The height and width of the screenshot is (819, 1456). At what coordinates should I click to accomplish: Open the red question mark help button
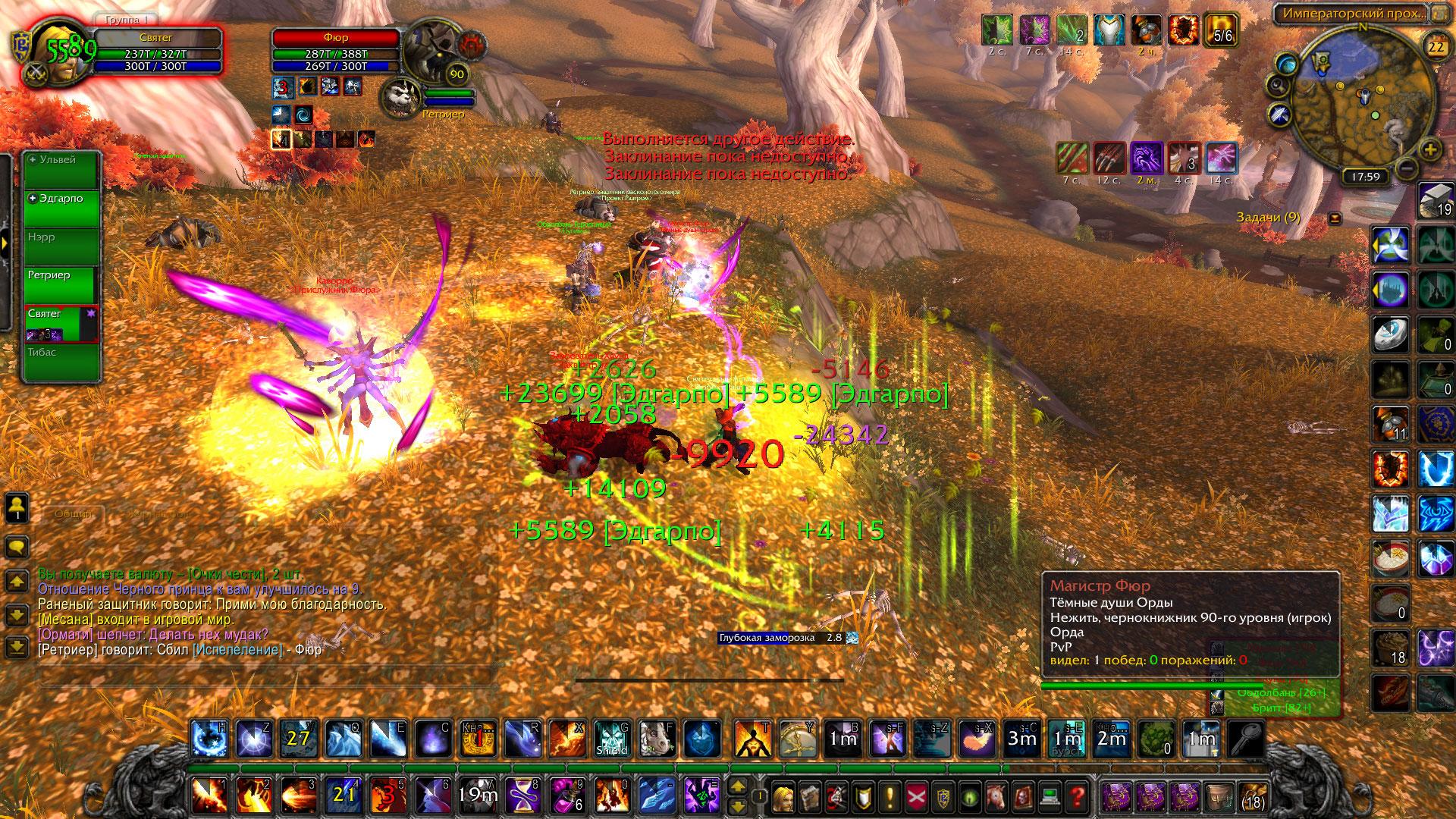click(x=1077, y=796)
